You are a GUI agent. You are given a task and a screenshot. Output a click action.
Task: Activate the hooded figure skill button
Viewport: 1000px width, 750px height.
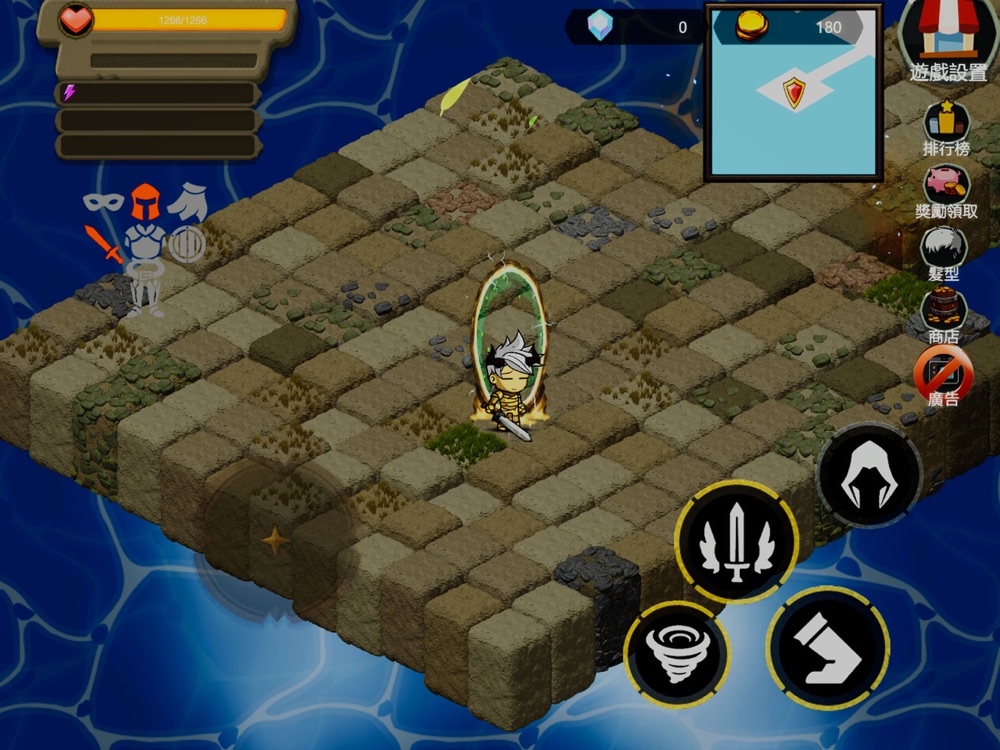point(869,475)
